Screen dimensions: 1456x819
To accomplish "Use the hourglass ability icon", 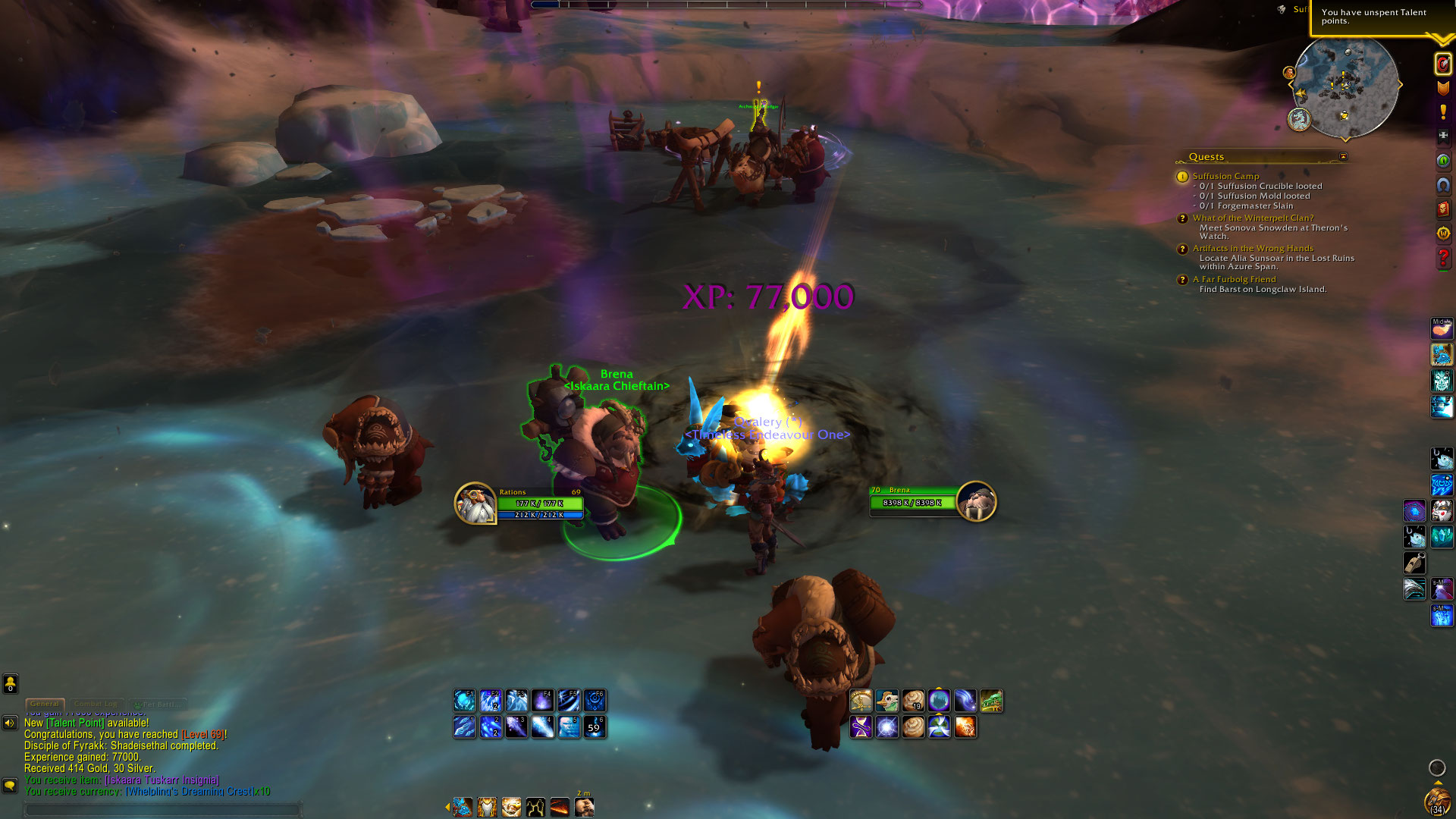I will coord(861,727).
